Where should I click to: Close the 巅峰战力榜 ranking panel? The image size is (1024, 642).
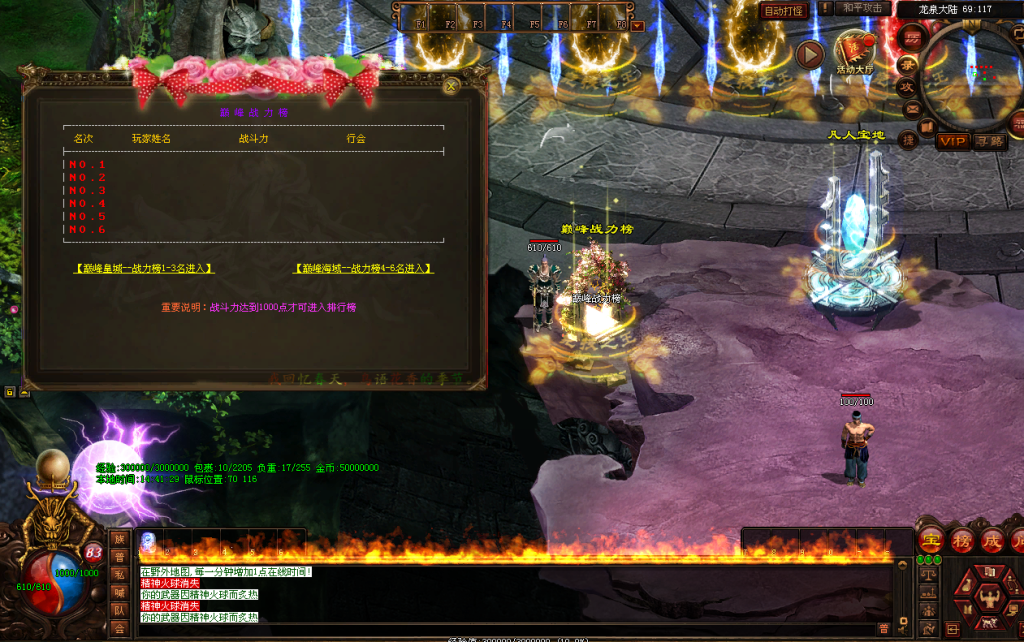click(x=451, y=86)
